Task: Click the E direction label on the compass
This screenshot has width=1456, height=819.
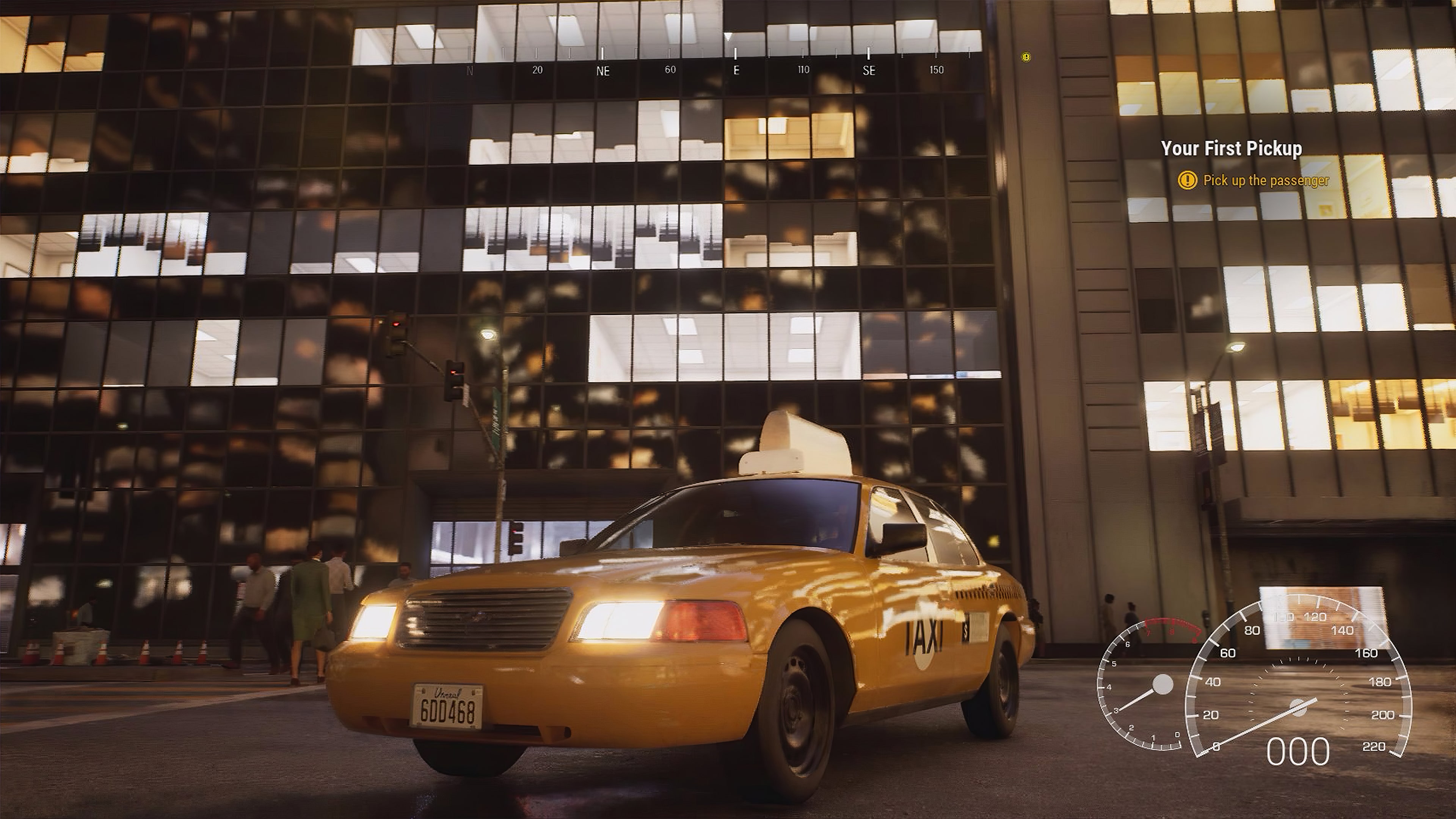Action: point(736,70)
